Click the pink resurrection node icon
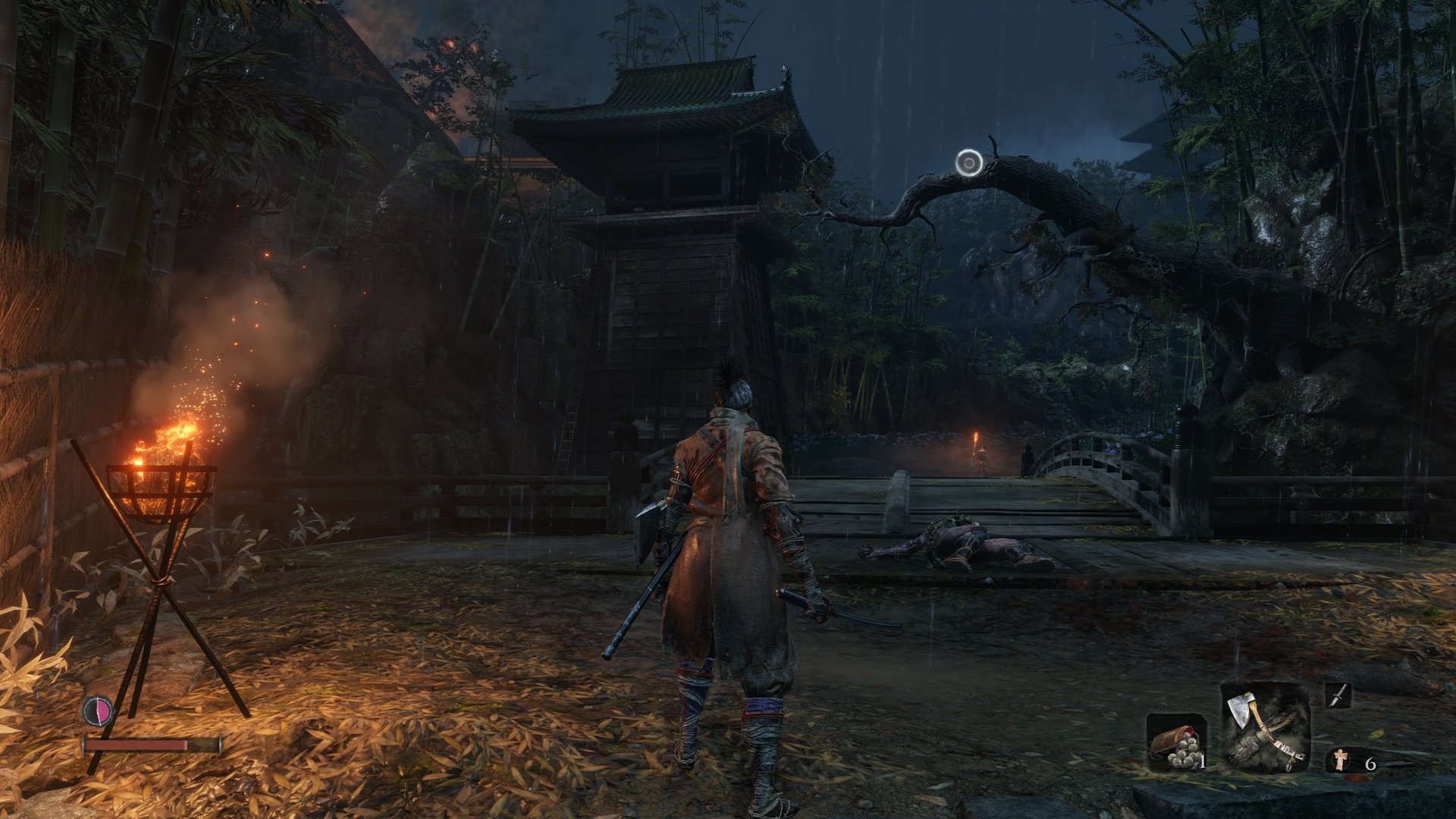The width and height of the screenshot is (1456, 819). click(98, 711)
